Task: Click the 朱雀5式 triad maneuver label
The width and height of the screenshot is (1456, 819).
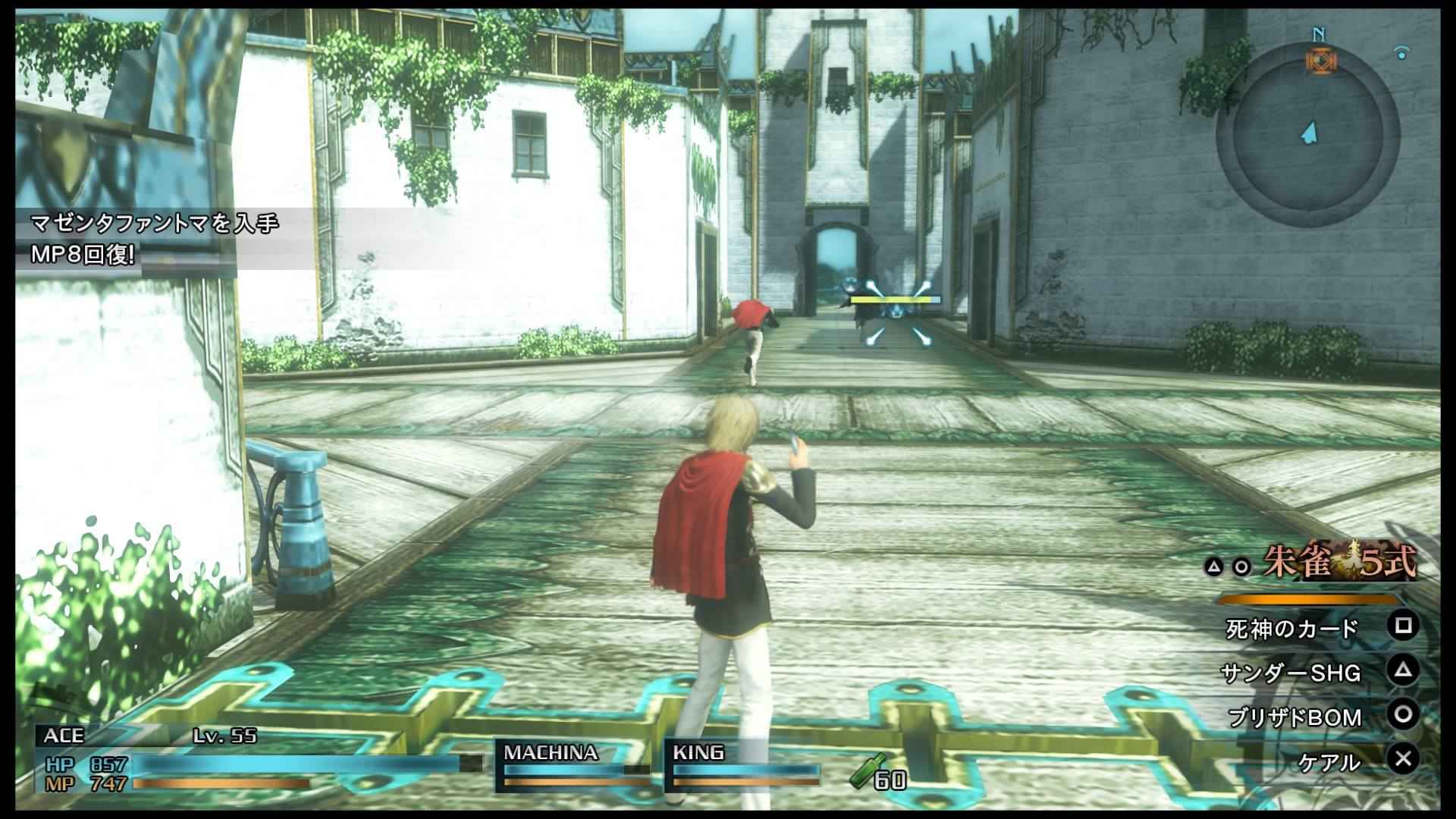Action: [1338, 563]
